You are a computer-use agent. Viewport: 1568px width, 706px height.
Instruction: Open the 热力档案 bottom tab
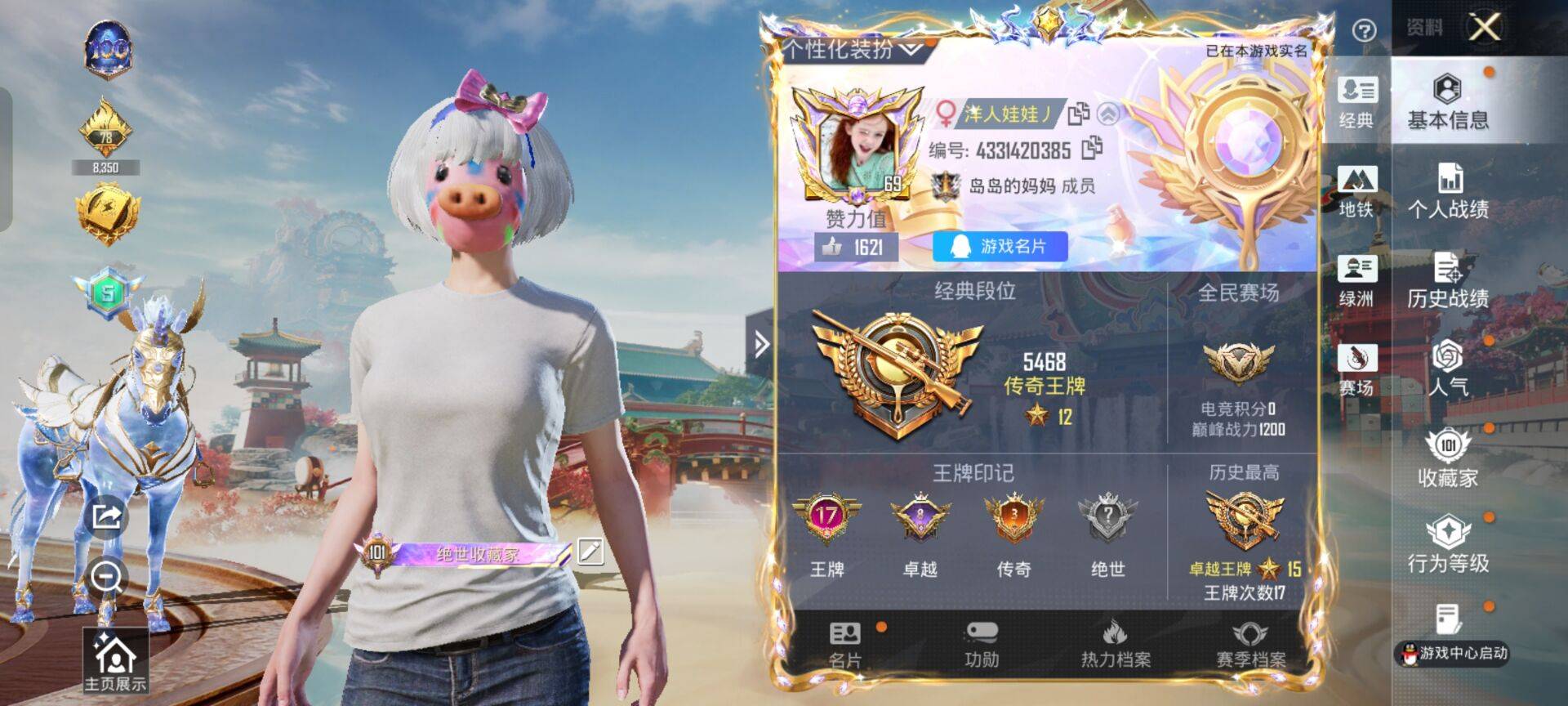pyautogui.click(x=1116, y=646)
